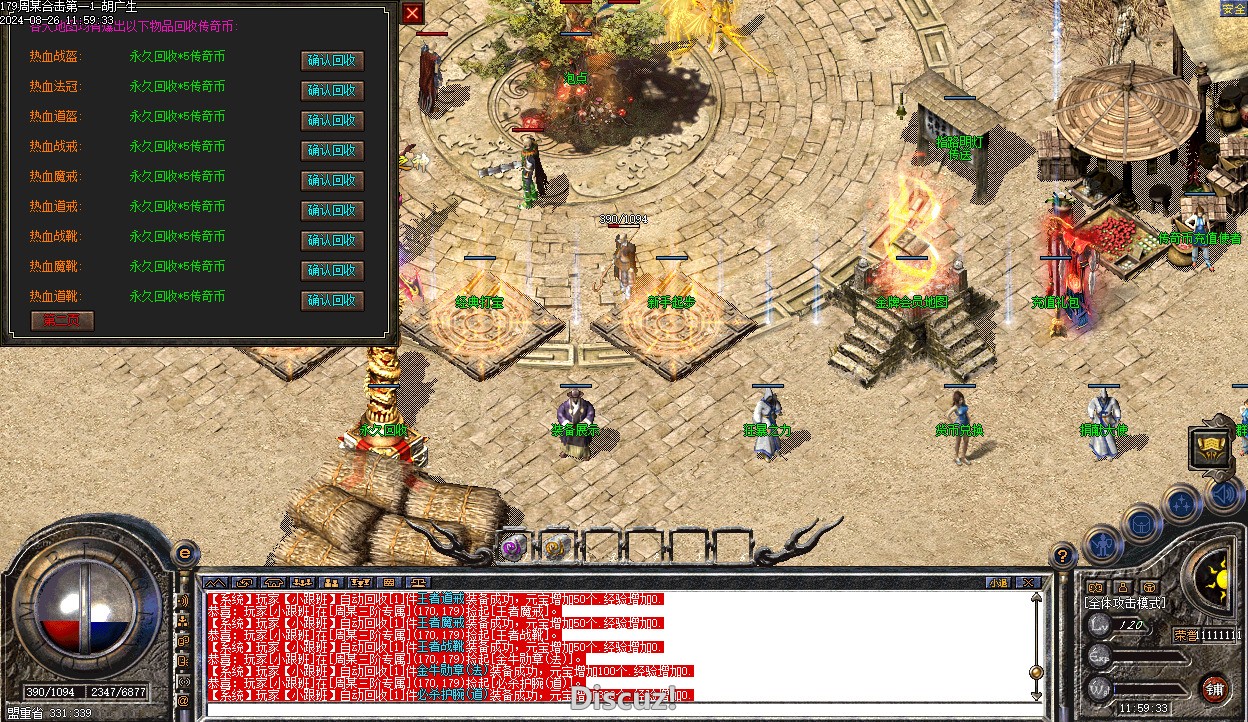1248x722 pixels.
Task: Open the character figure round button
Action: coord(1102,545)
